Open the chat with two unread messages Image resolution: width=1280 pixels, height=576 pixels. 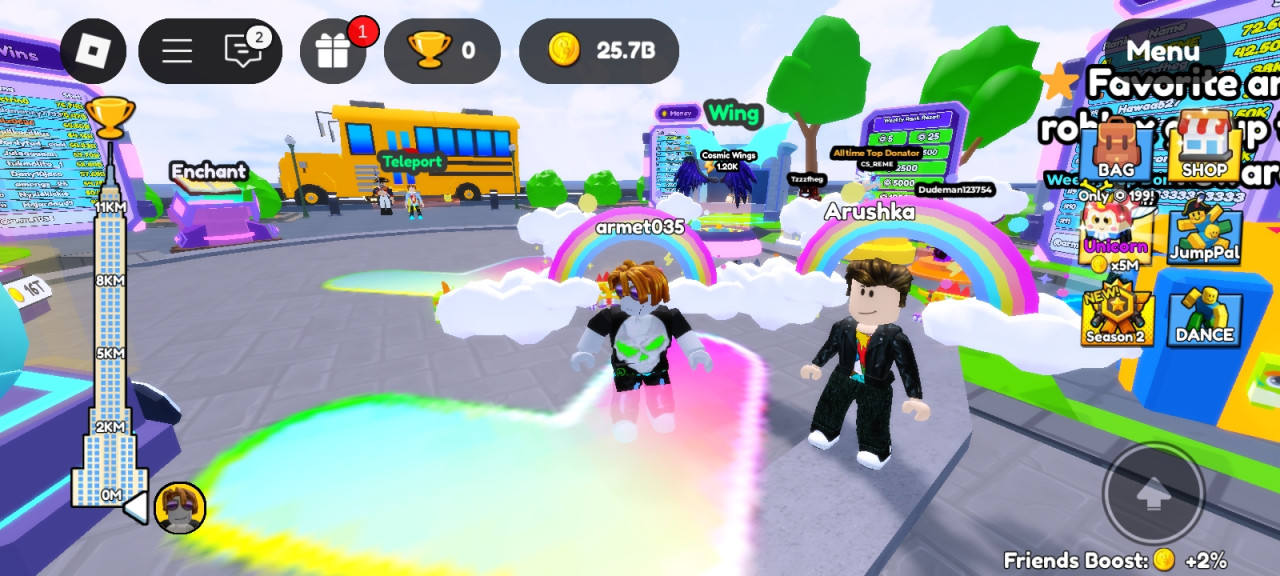pos(244,50)
